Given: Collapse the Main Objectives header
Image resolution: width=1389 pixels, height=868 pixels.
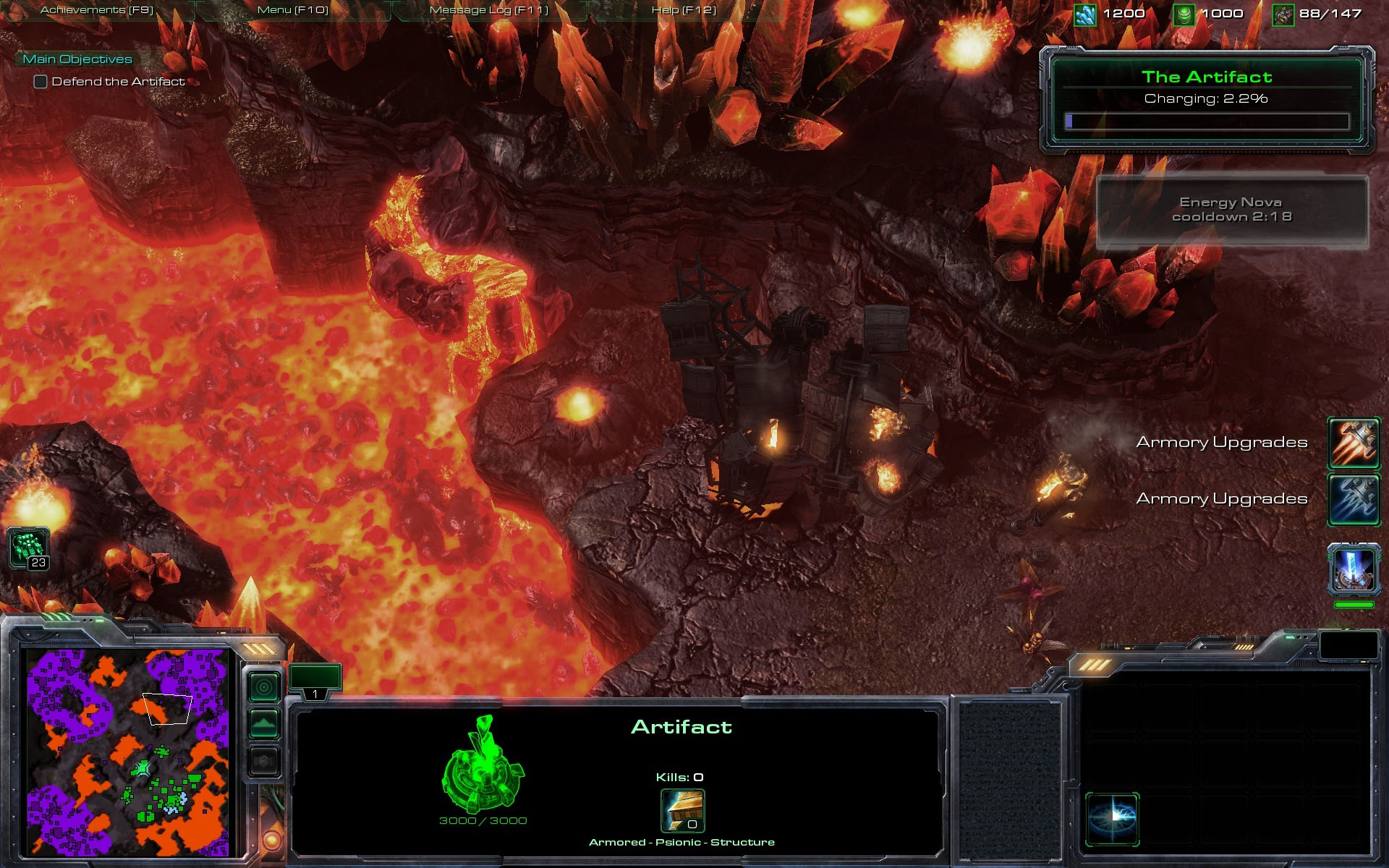Looking at the screenshot, I should pyautogui.click(x=77, y=59).
